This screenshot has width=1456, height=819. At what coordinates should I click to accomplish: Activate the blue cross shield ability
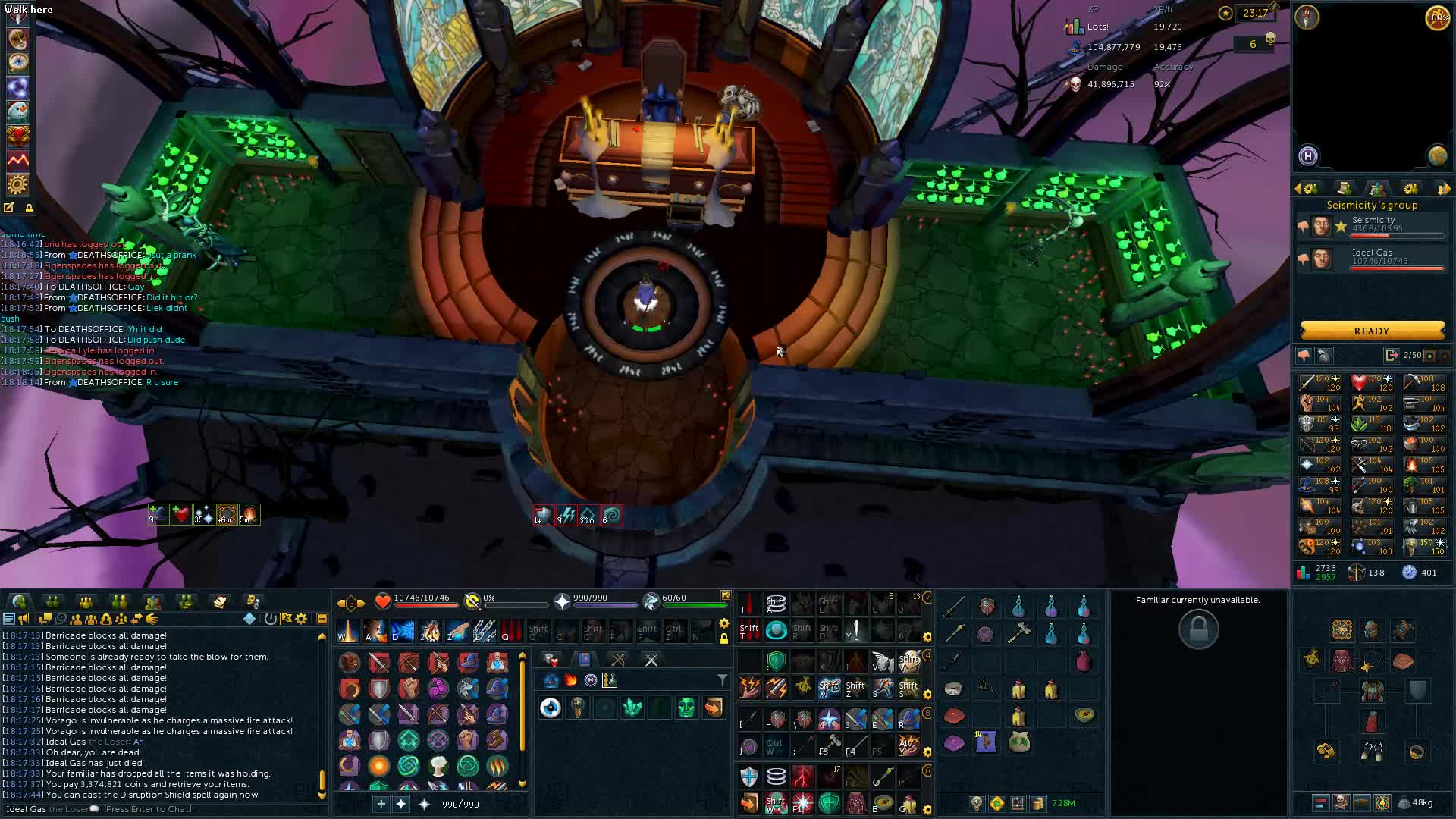coord(748,777)
